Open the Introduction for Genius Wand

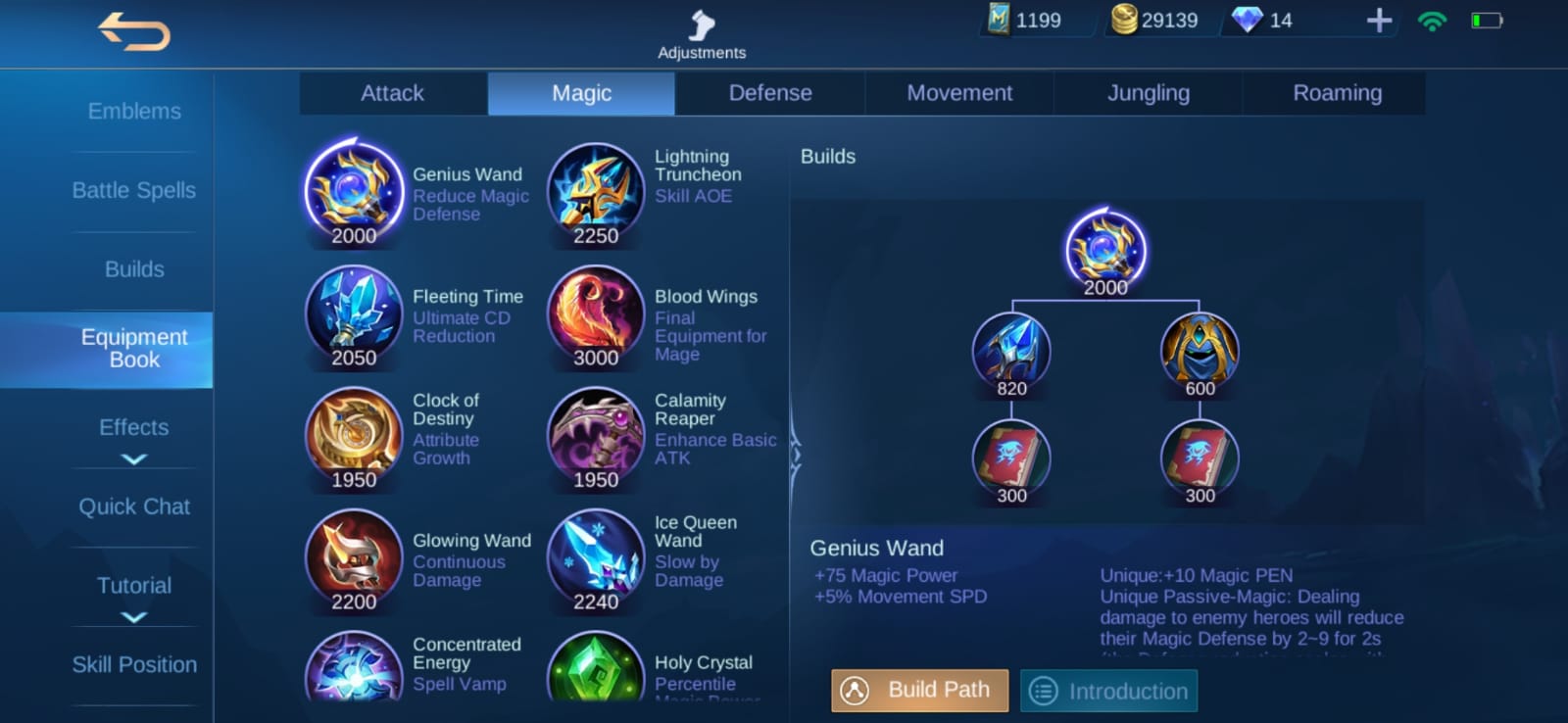point(1108,690)
